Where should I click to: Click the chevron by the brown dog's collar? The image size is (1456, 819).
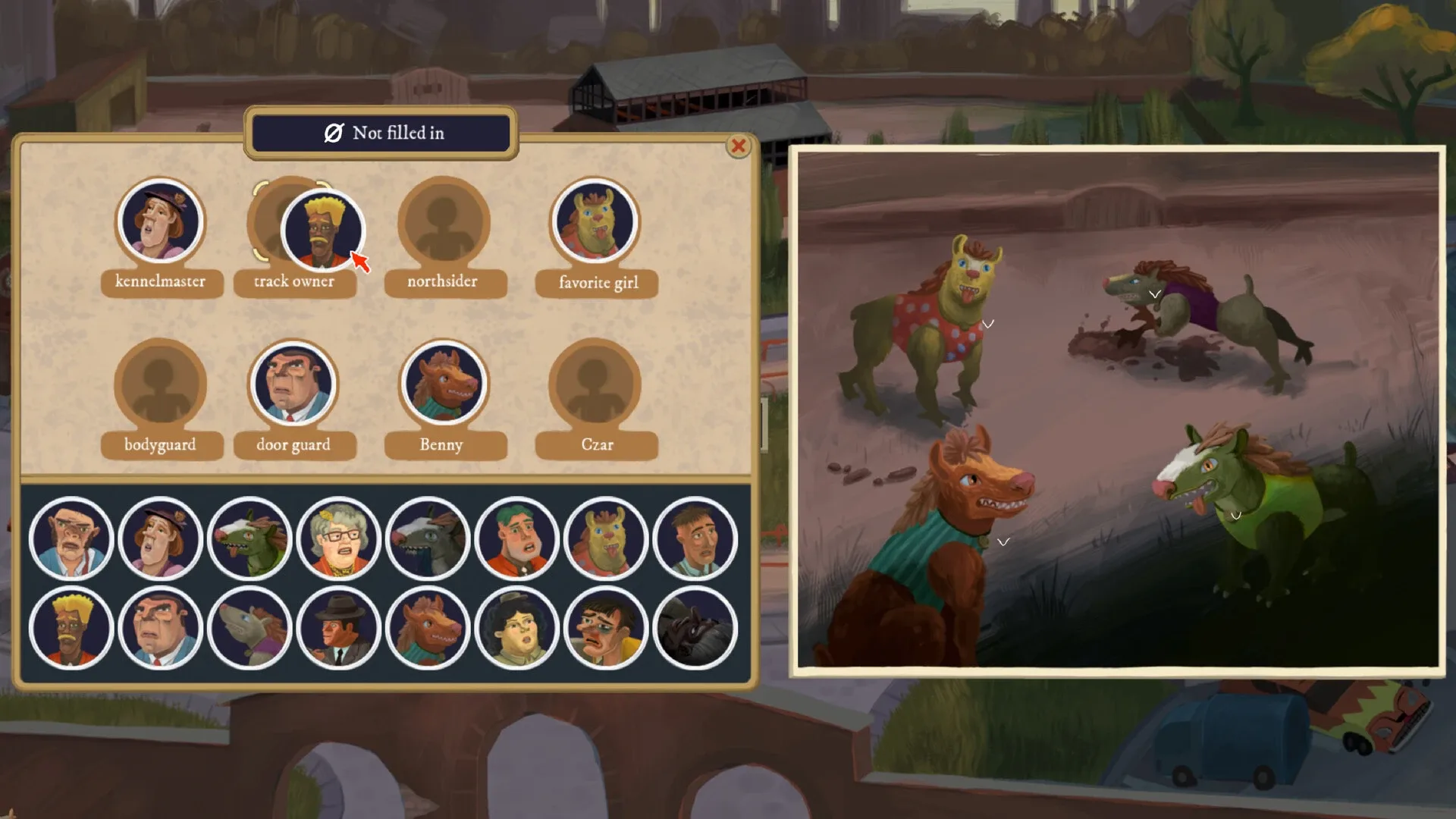(1003, 541)
